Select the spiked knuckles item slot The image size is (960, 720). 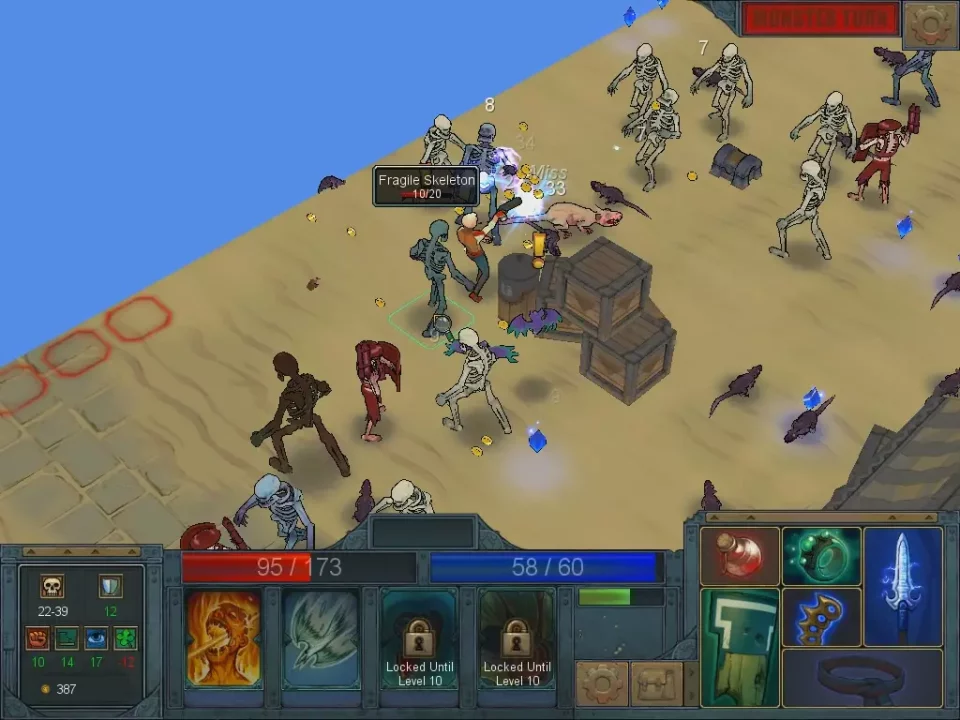pos(821,617)
